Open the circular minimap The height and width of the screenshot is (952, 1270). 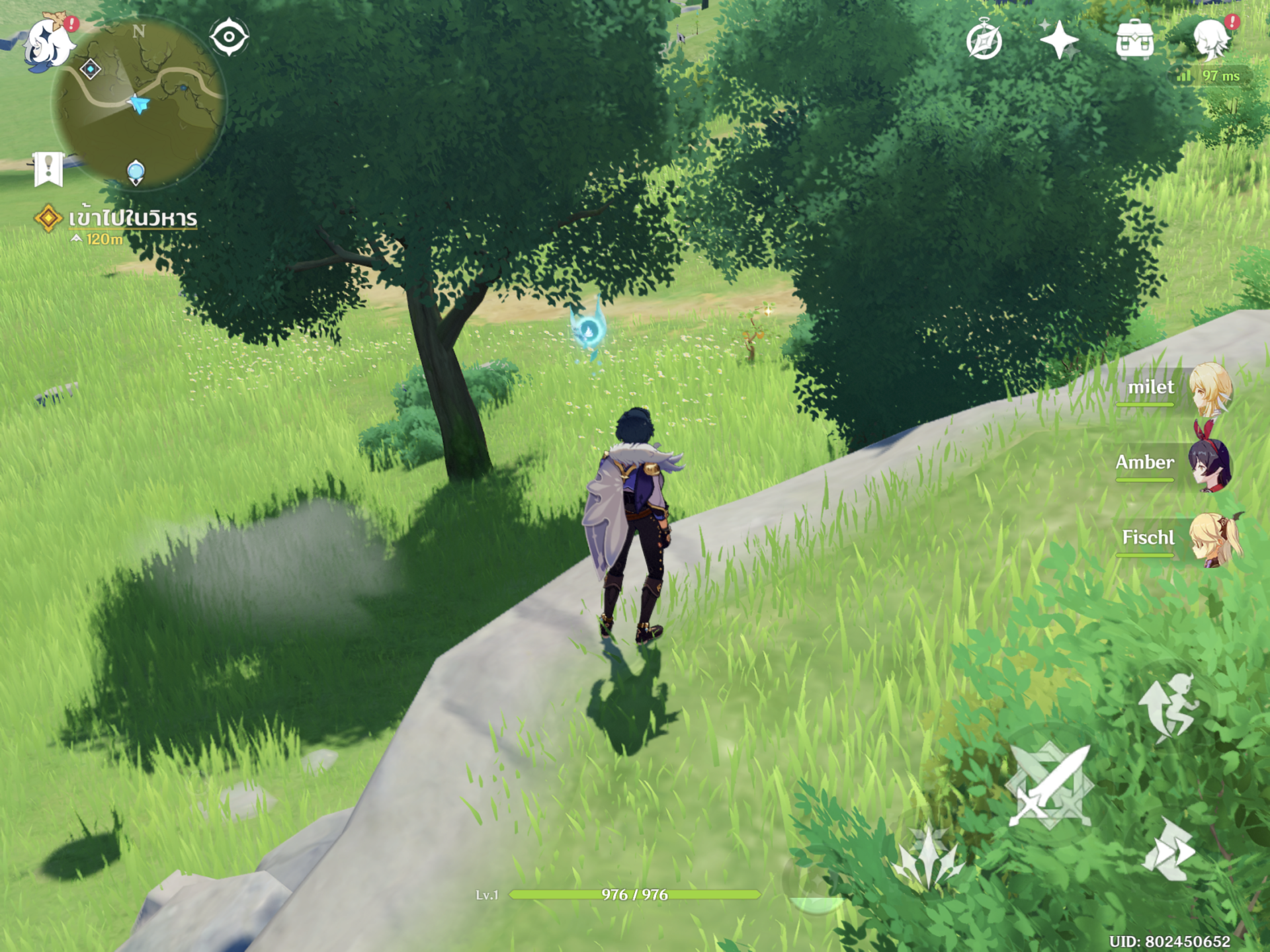pyautogui.click(x=139, y=102)
